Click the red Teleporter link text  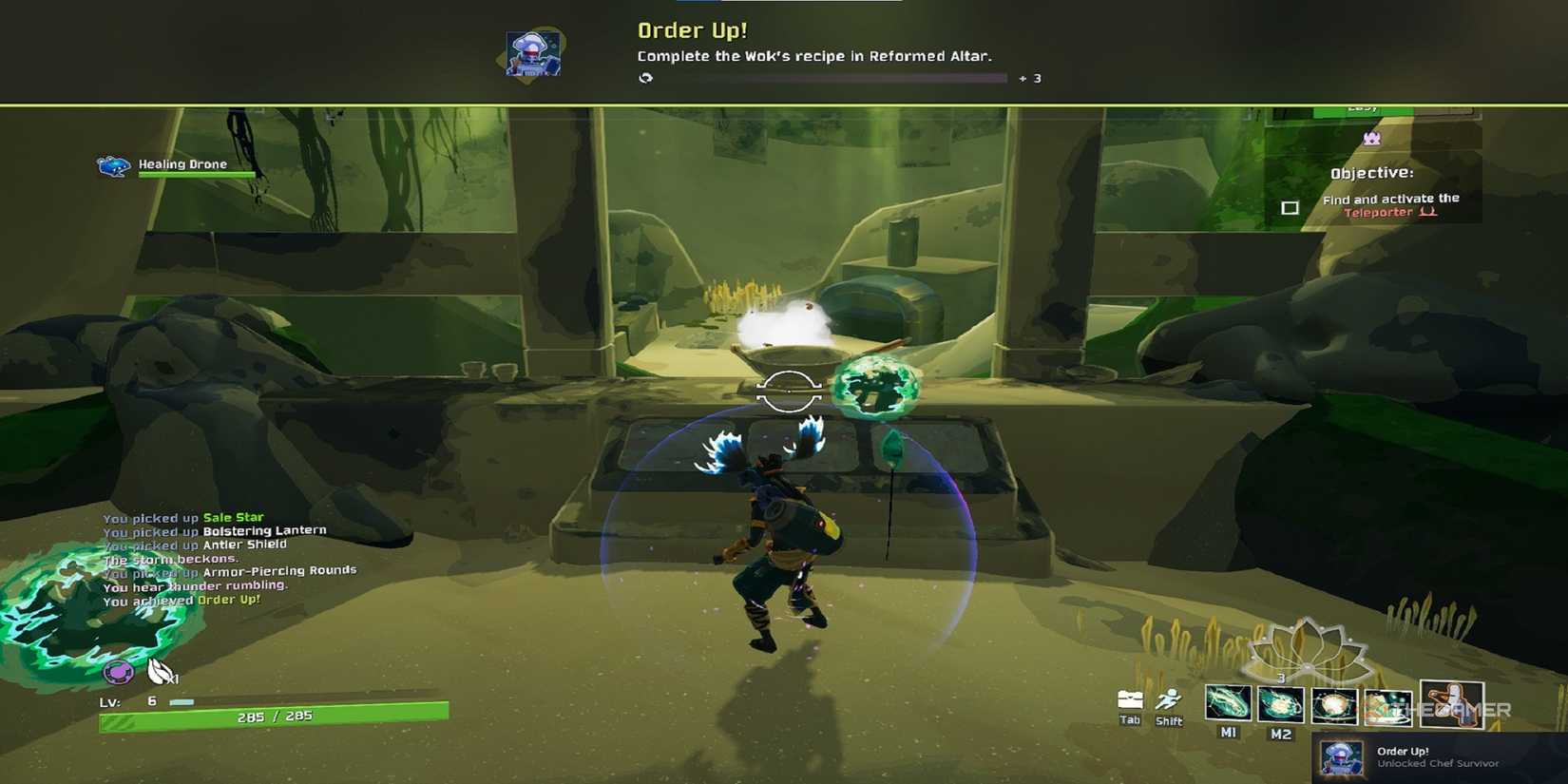1378,212
